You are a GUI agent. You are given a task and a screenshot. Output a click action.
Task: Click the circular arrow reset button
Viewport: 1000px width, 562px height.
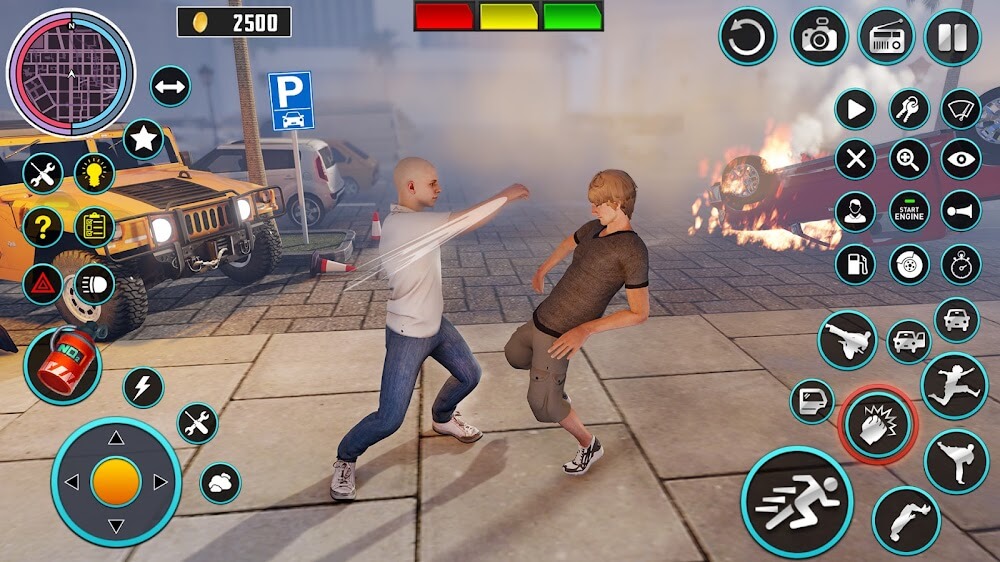click(x=747, y=37)
